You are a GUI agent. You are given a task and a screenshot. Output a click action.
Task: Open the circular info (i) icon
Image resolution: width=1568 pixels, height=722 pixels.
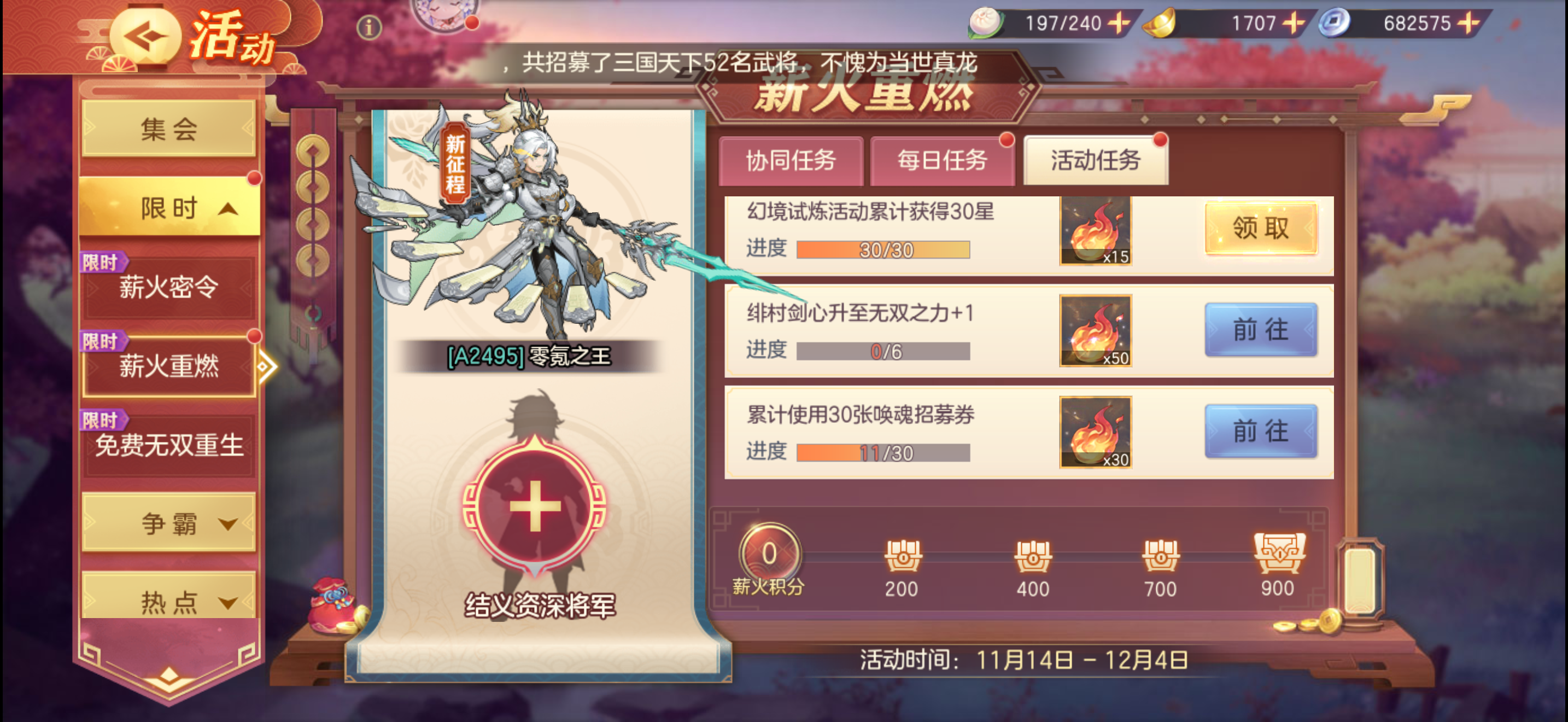[370, 26]
